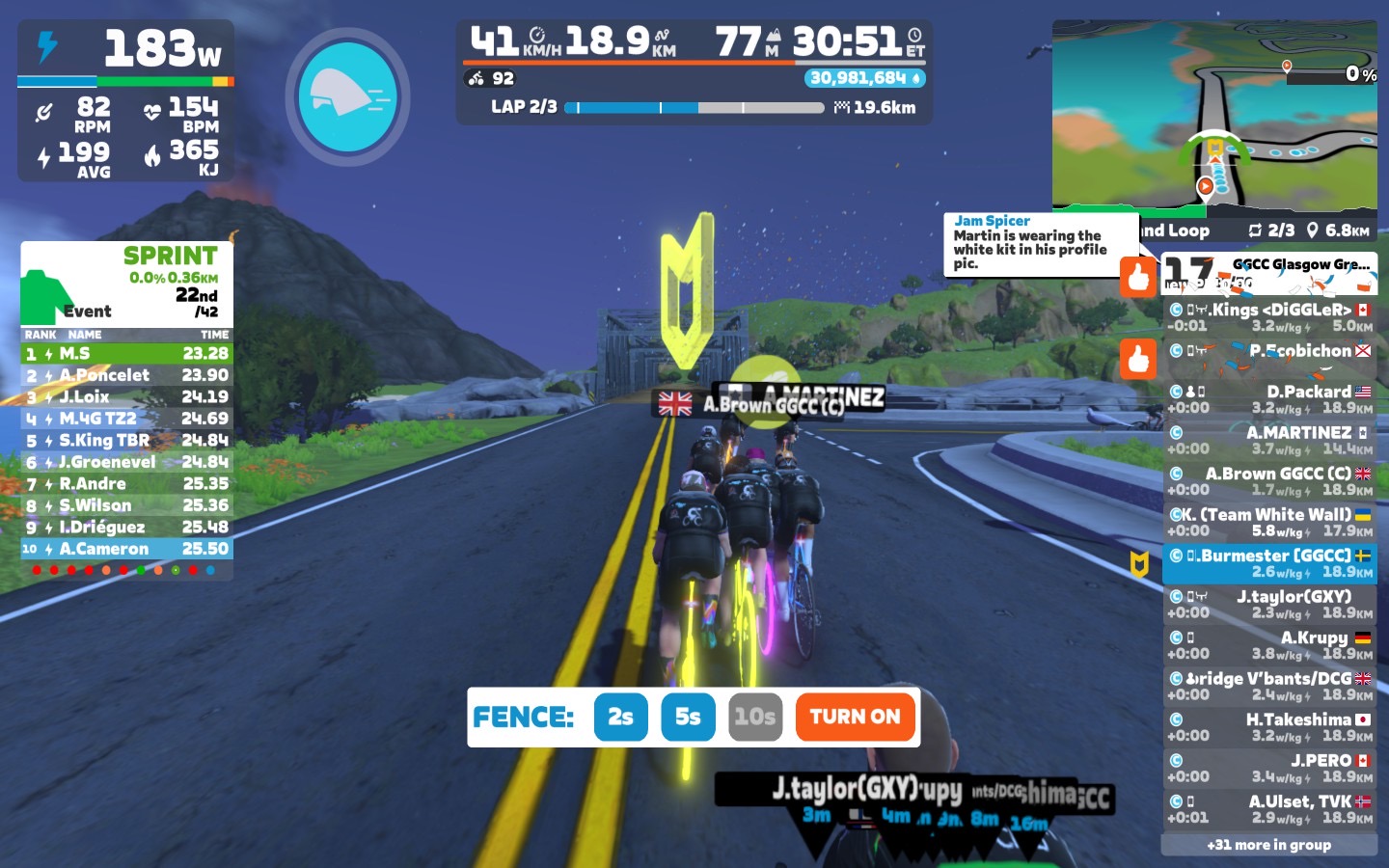This screenshot has width=1389, height=868.
Task: Select A.Krupy from the rider list
Action: point(1269,645)
